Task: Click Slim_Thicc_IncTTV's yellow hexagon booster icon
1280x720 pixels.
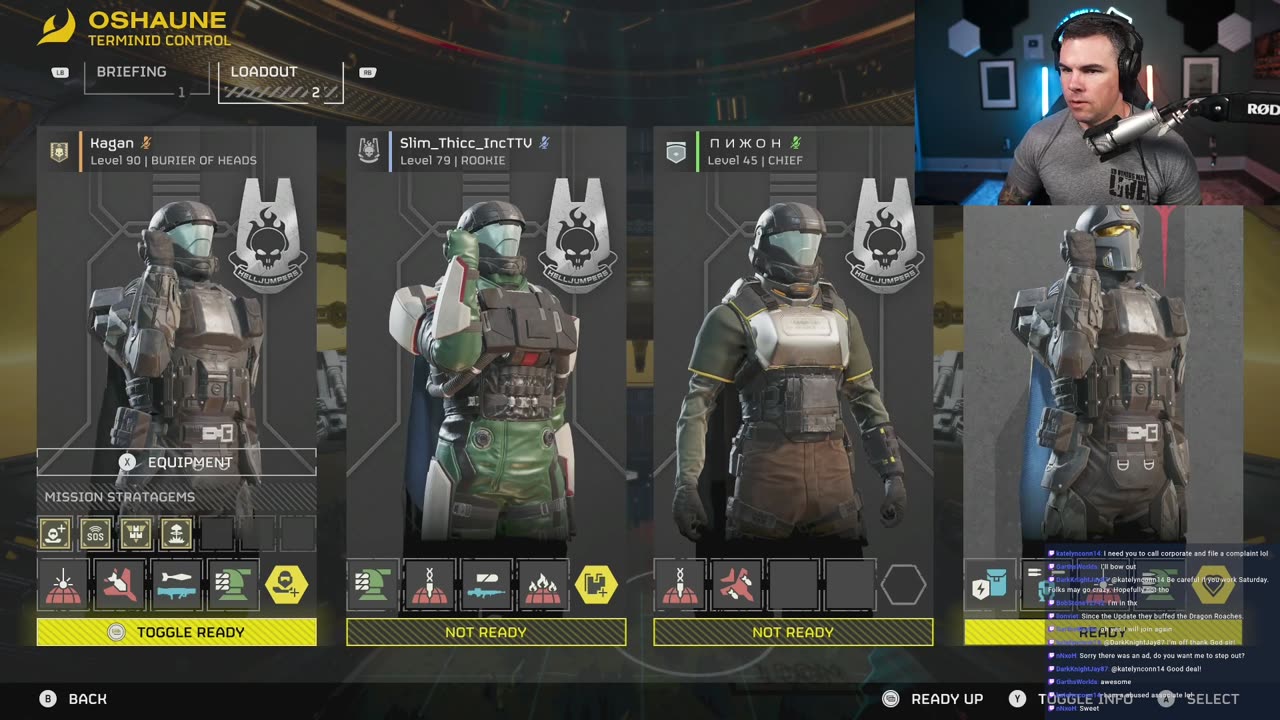Action: [597, 585]
